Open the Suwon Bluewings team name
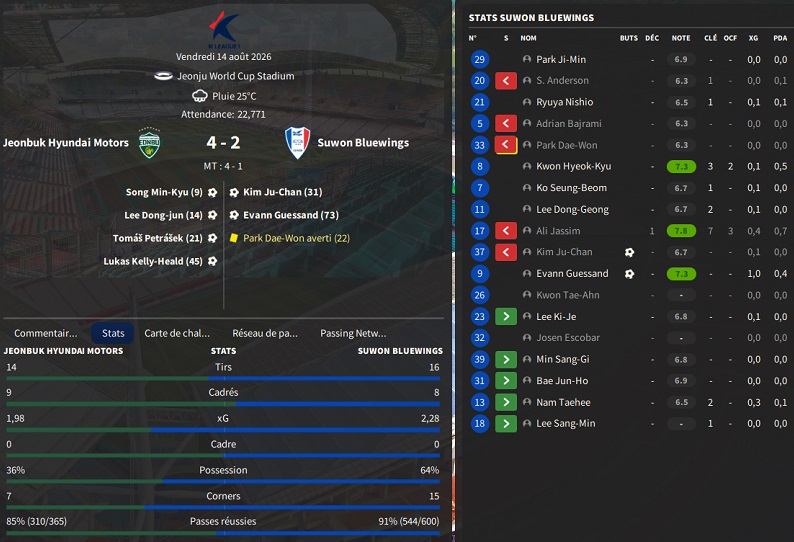This screenshot has width=794, height=542. (363, 143)
